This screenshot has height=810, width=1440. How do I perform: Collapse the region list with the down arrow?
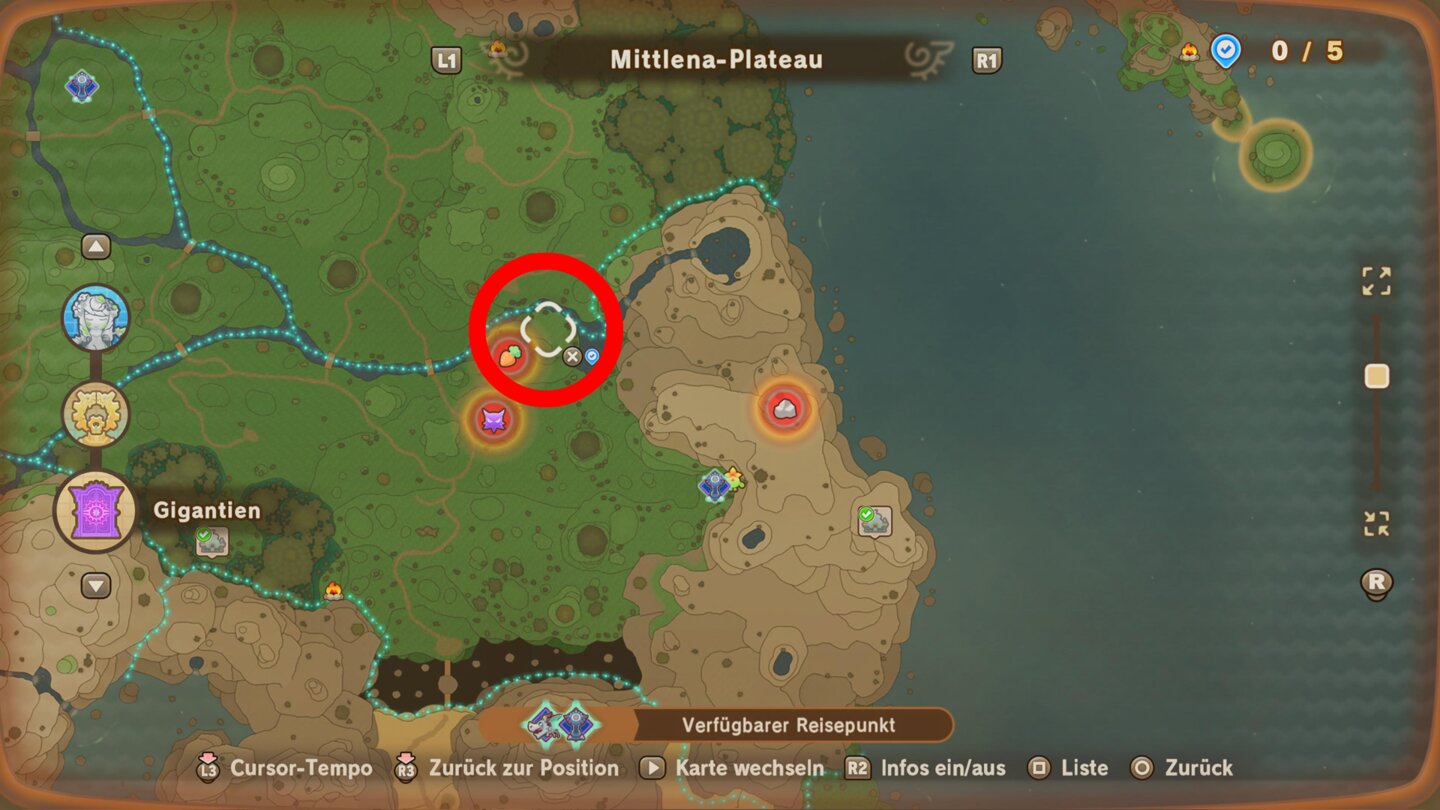pos(95,585)
